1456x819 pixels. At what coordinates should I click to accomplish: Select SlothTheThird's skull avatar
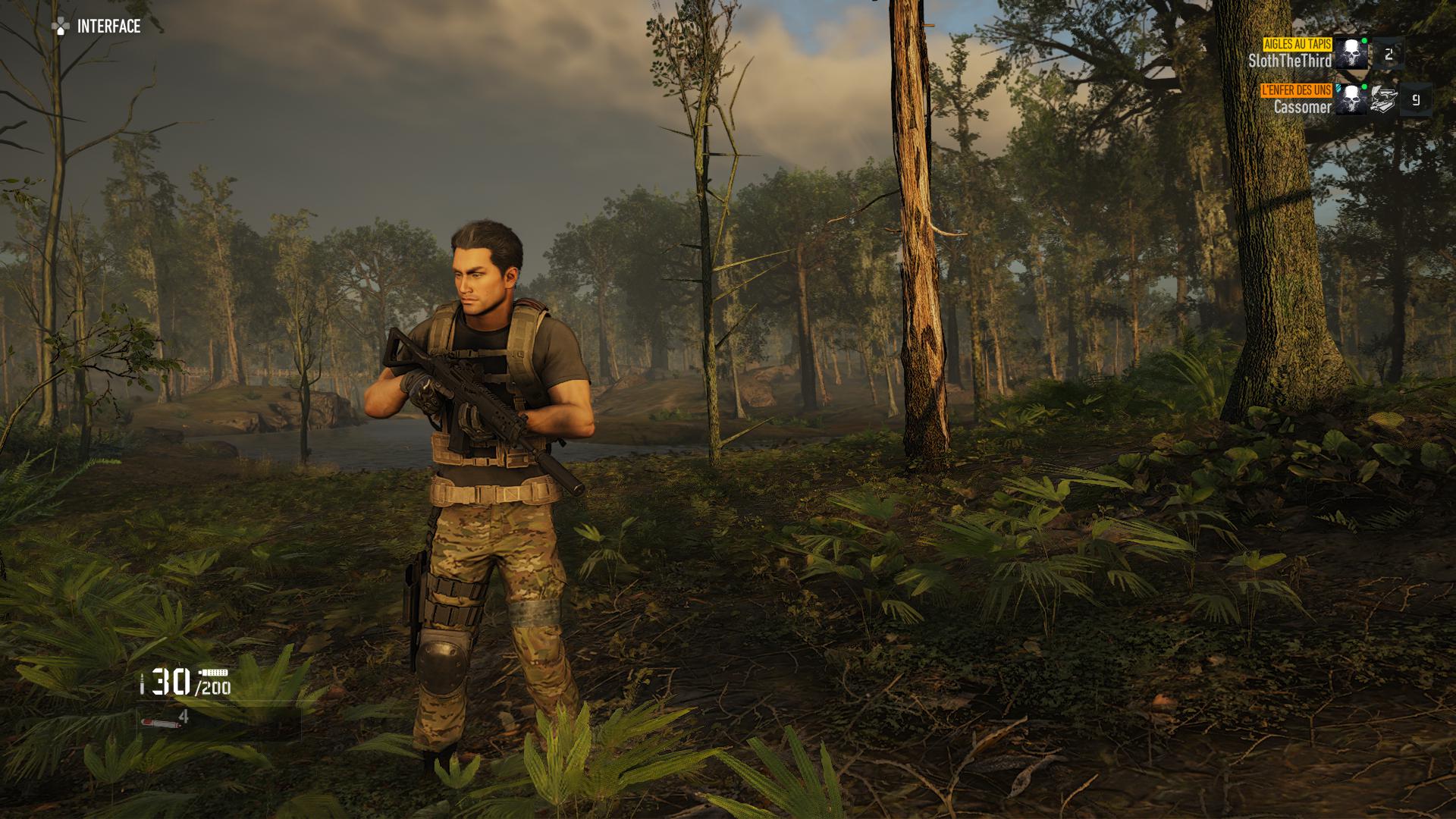coord(1351,52)
